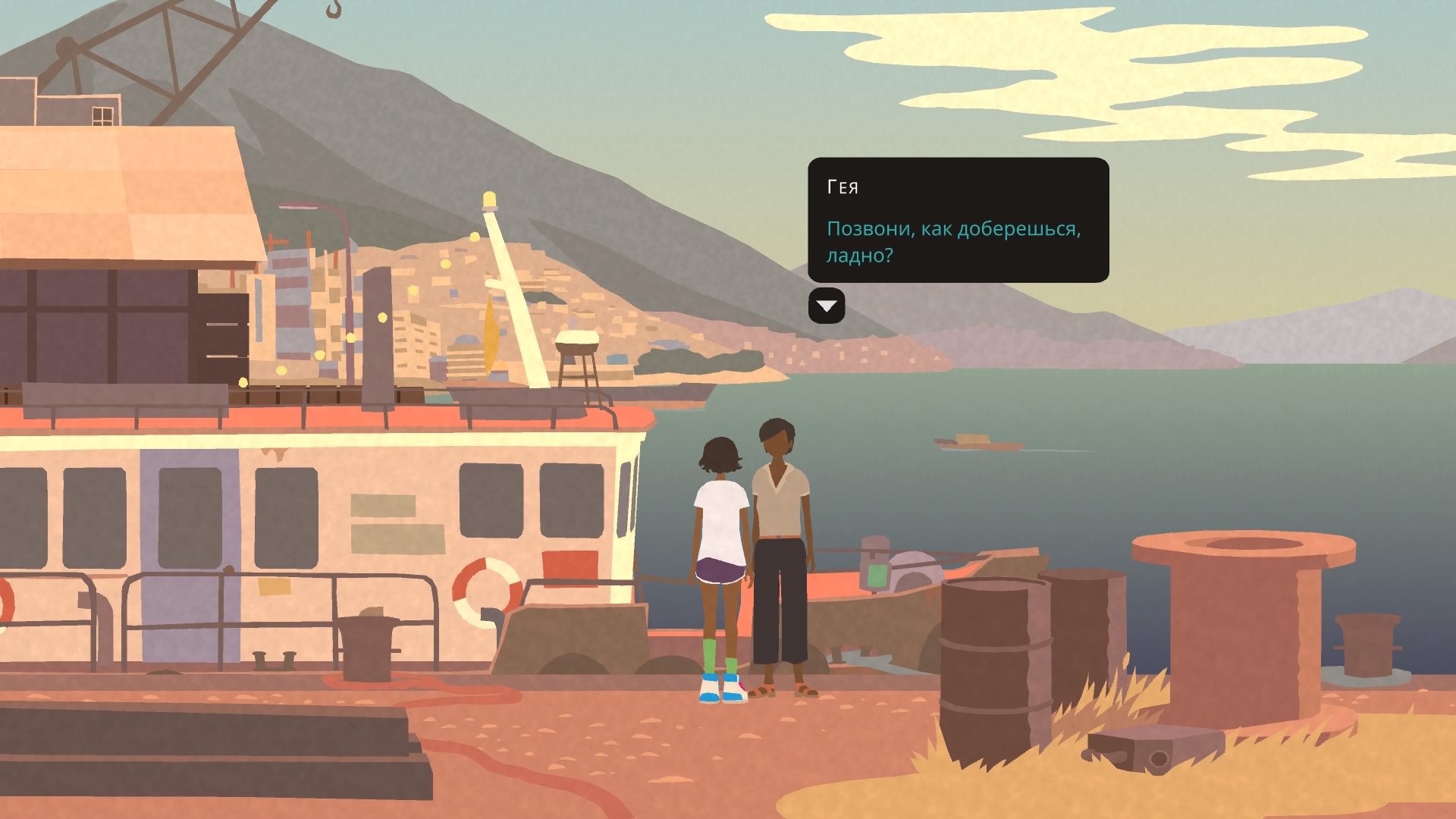Screen dimensions: 1456x819
Task: Advance dialogue with the down-arrow button
Action: [827, 306]
